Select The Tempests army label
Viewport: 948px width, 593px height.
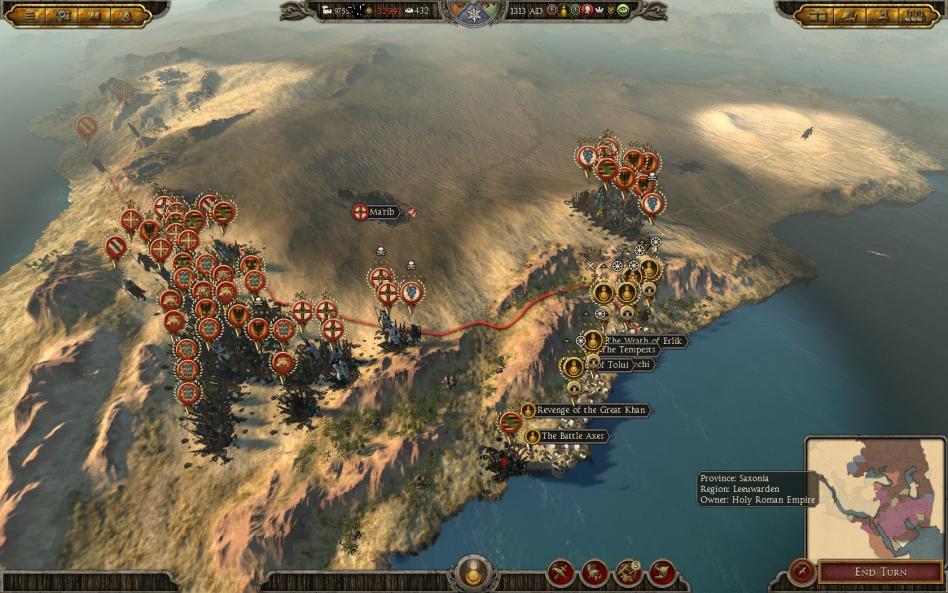[628, 350]
